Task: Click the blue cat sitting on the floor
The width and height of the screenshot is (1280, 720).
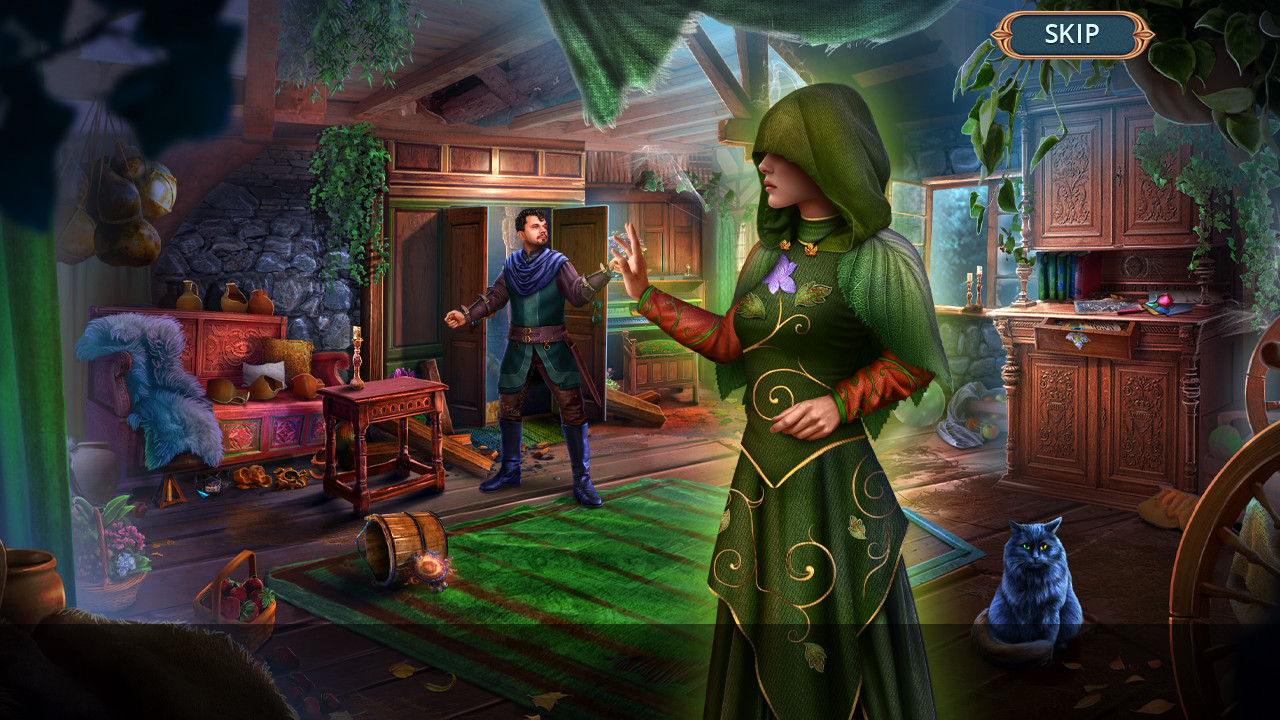Action: 1035,578
